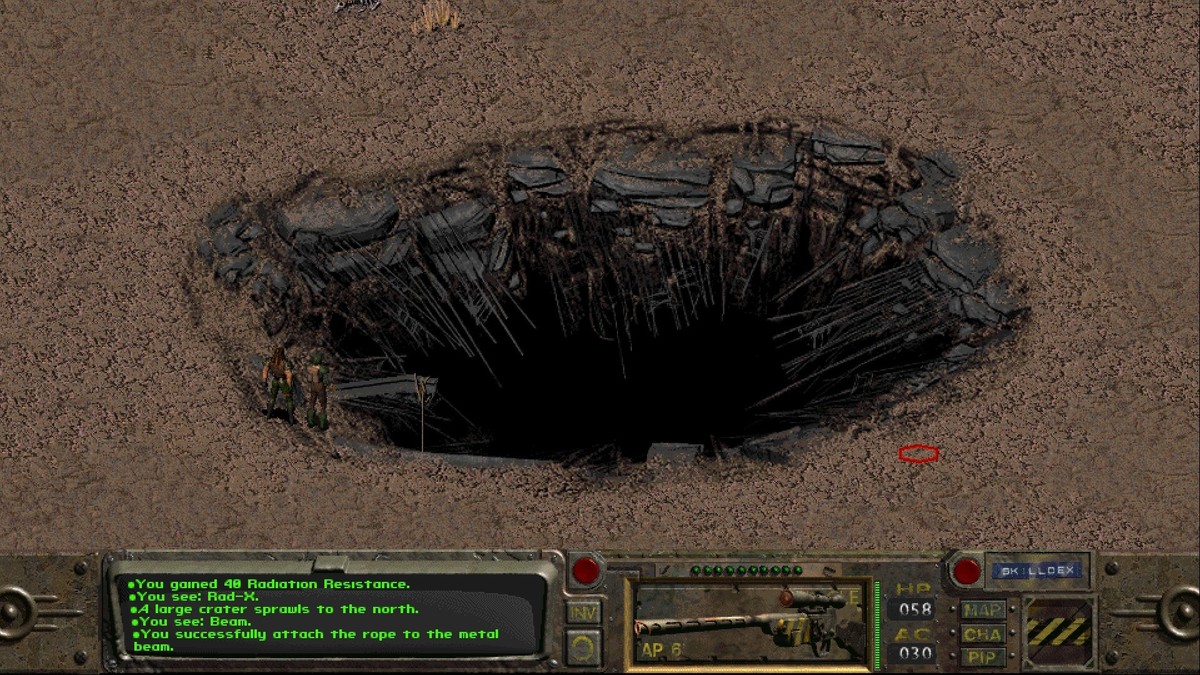1200x675 pixels.
Task: Open the MAP screen
Action: 984,609
